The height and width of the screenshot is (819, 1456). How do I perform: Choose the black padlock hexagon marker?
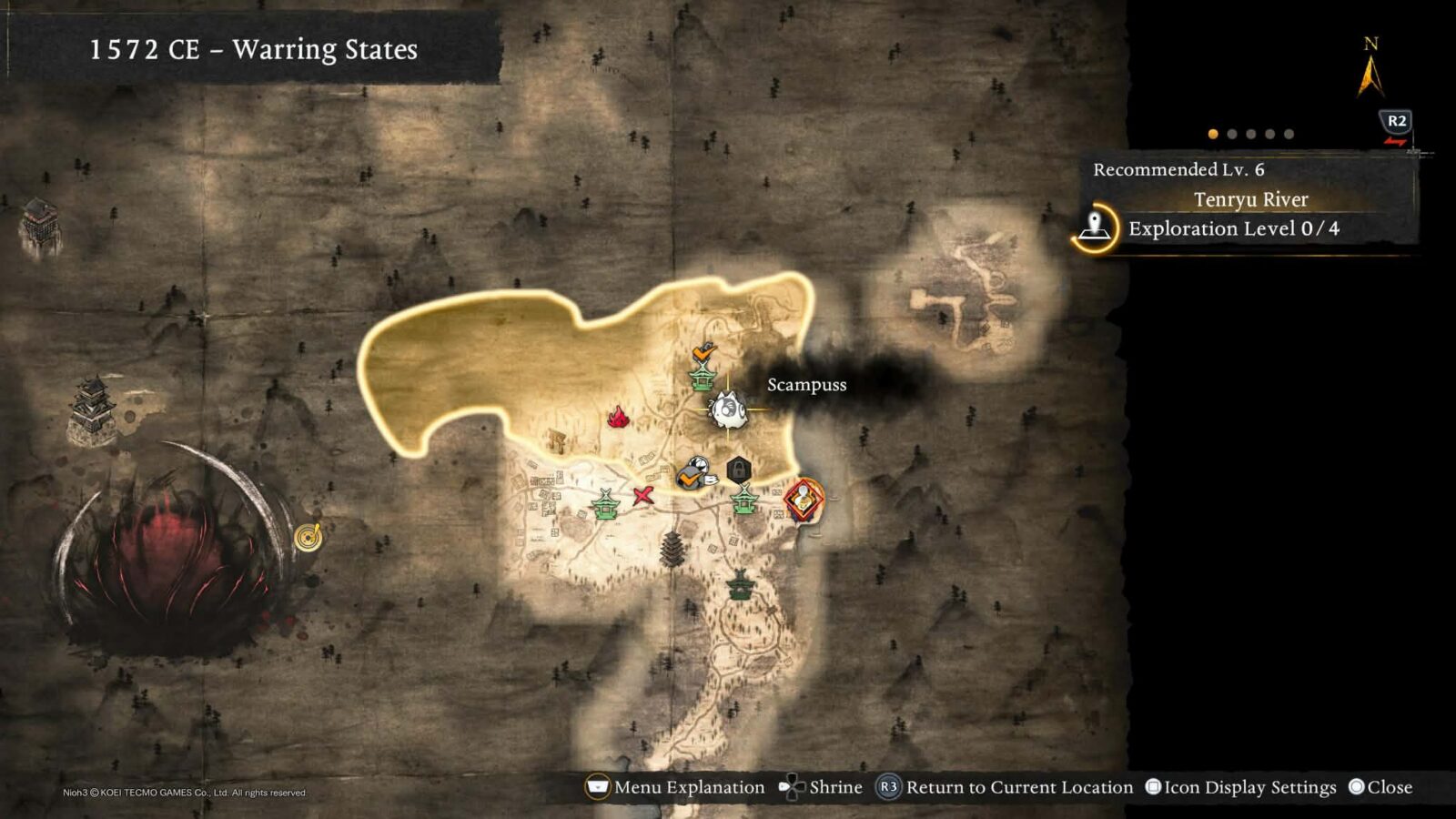coord(739,470)
